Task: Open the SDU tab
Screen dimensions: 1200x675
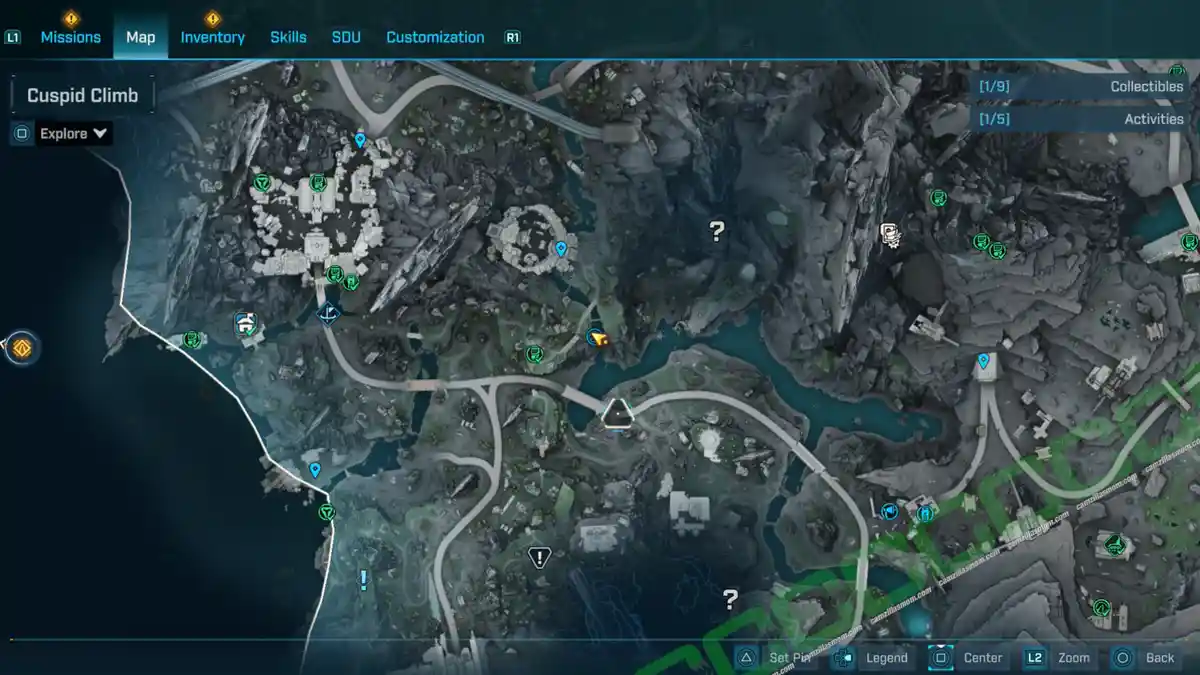Action: 345,37
